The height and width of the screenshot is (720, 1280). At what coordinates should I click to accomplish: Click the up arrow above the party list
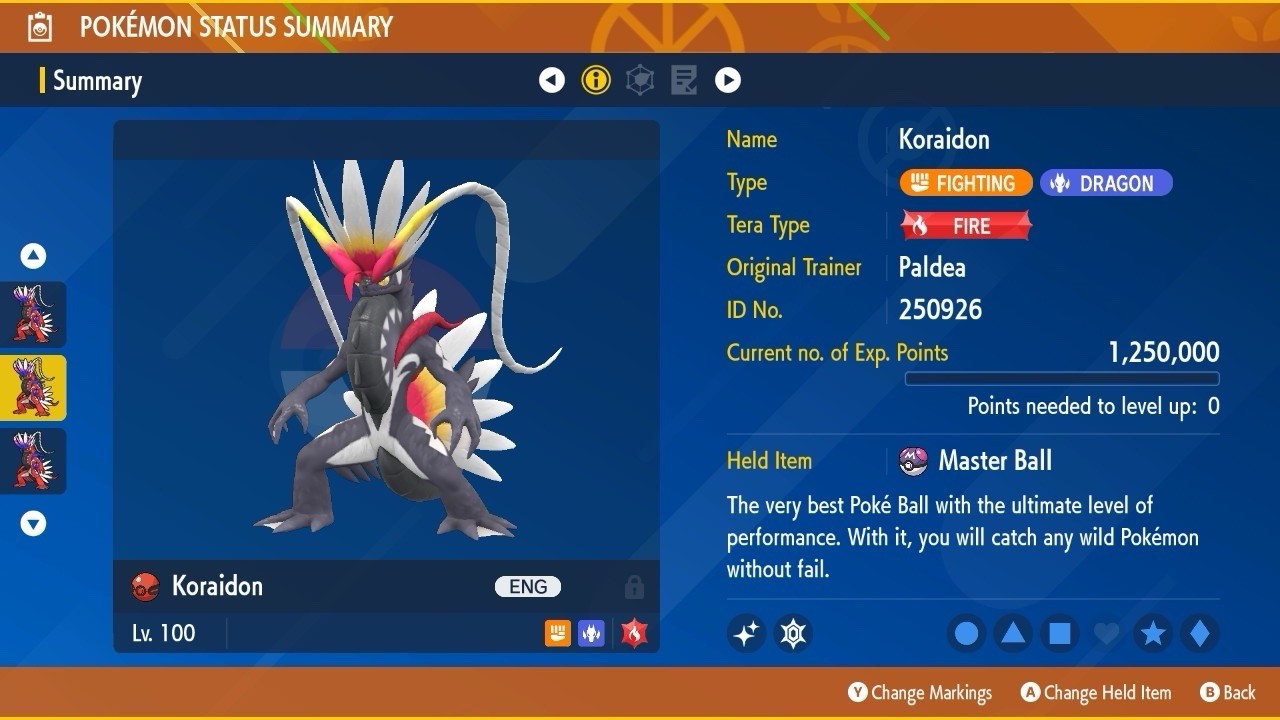[x=33, y=257]
